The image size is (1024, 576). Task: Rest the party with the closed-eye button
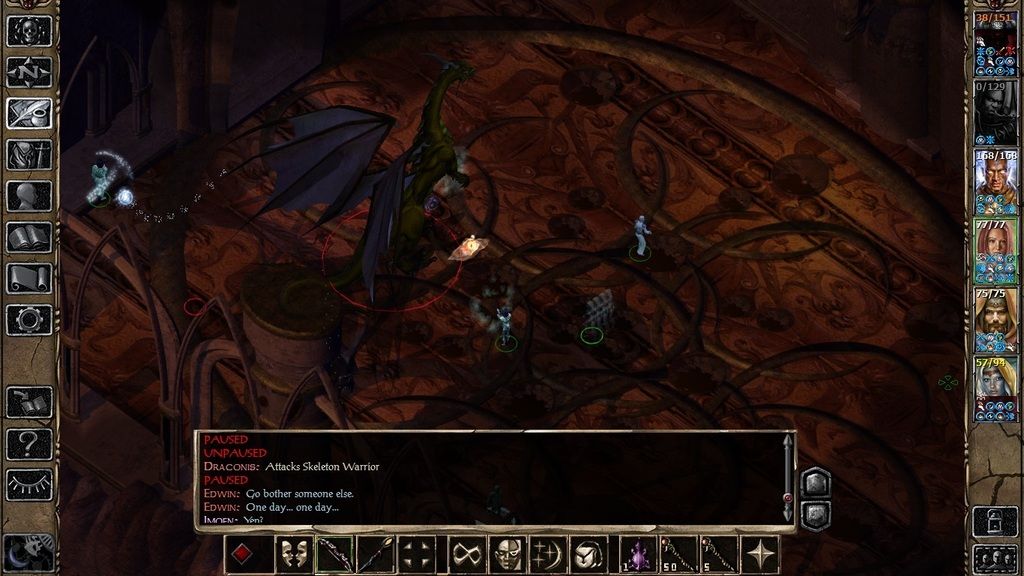click(x=29, y=484)
